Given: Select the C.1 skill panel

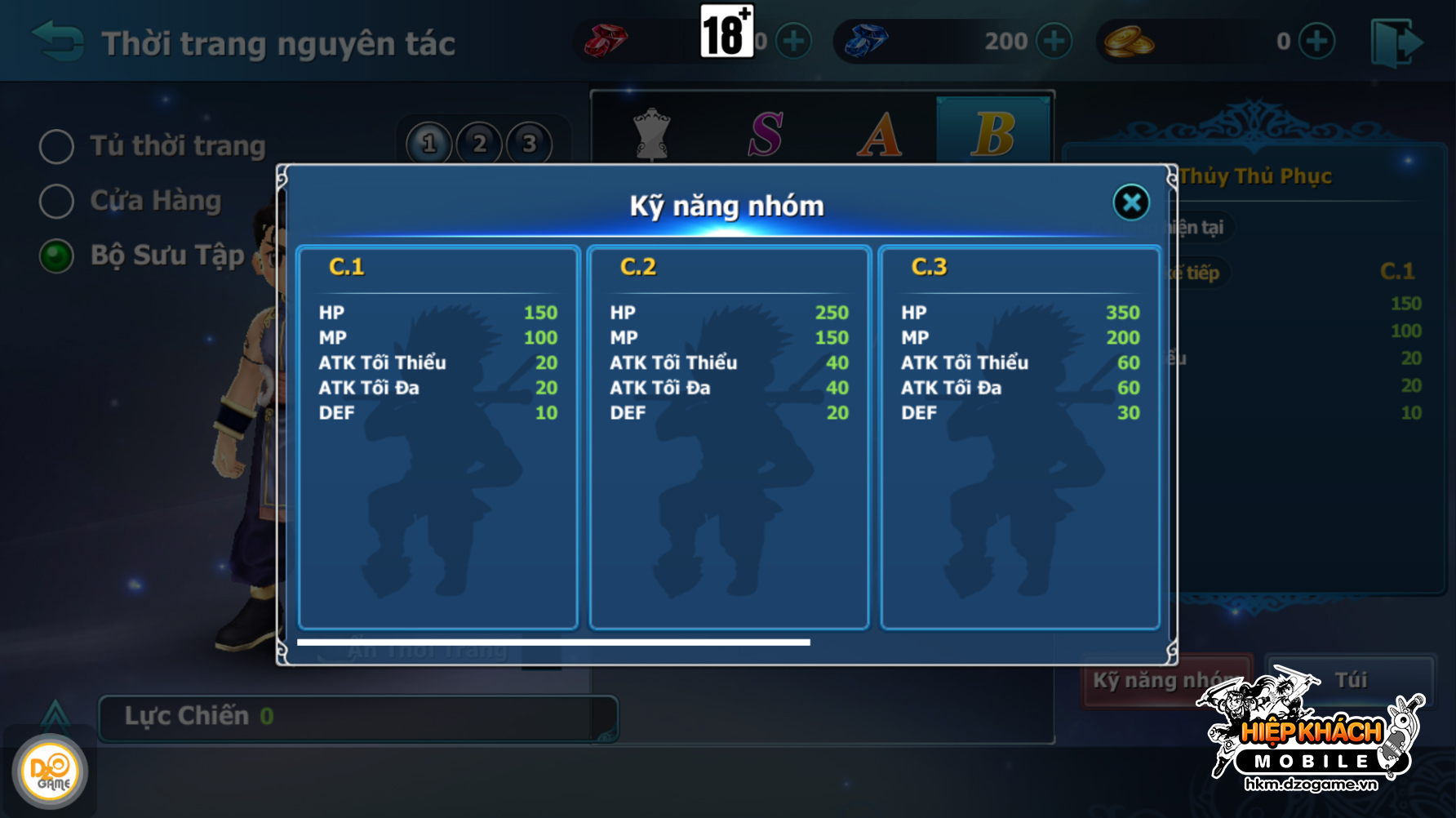Looking at the screenshot, I should (438, 438).
